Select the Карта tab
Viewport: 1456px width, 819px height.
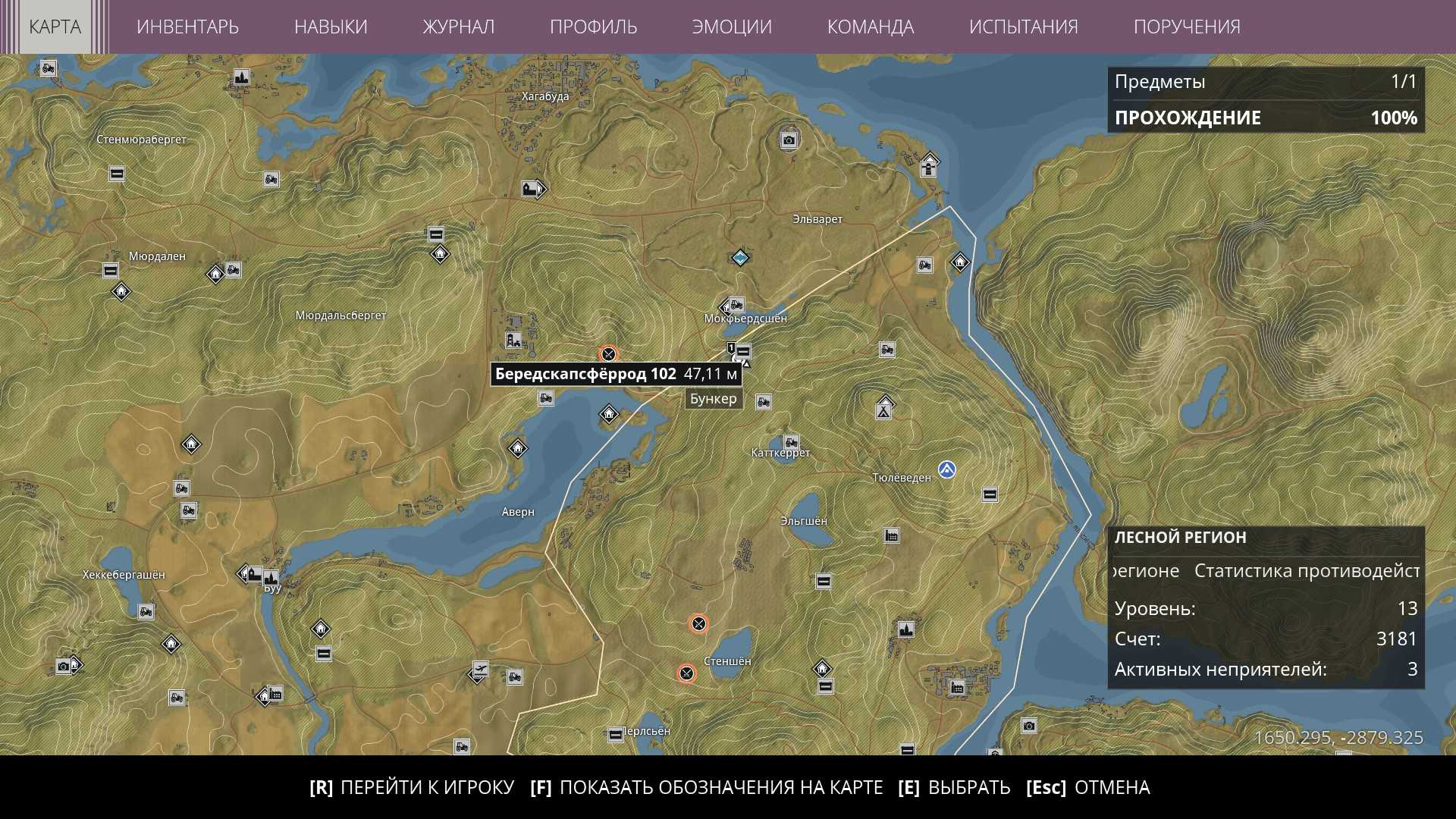point(55,27)
